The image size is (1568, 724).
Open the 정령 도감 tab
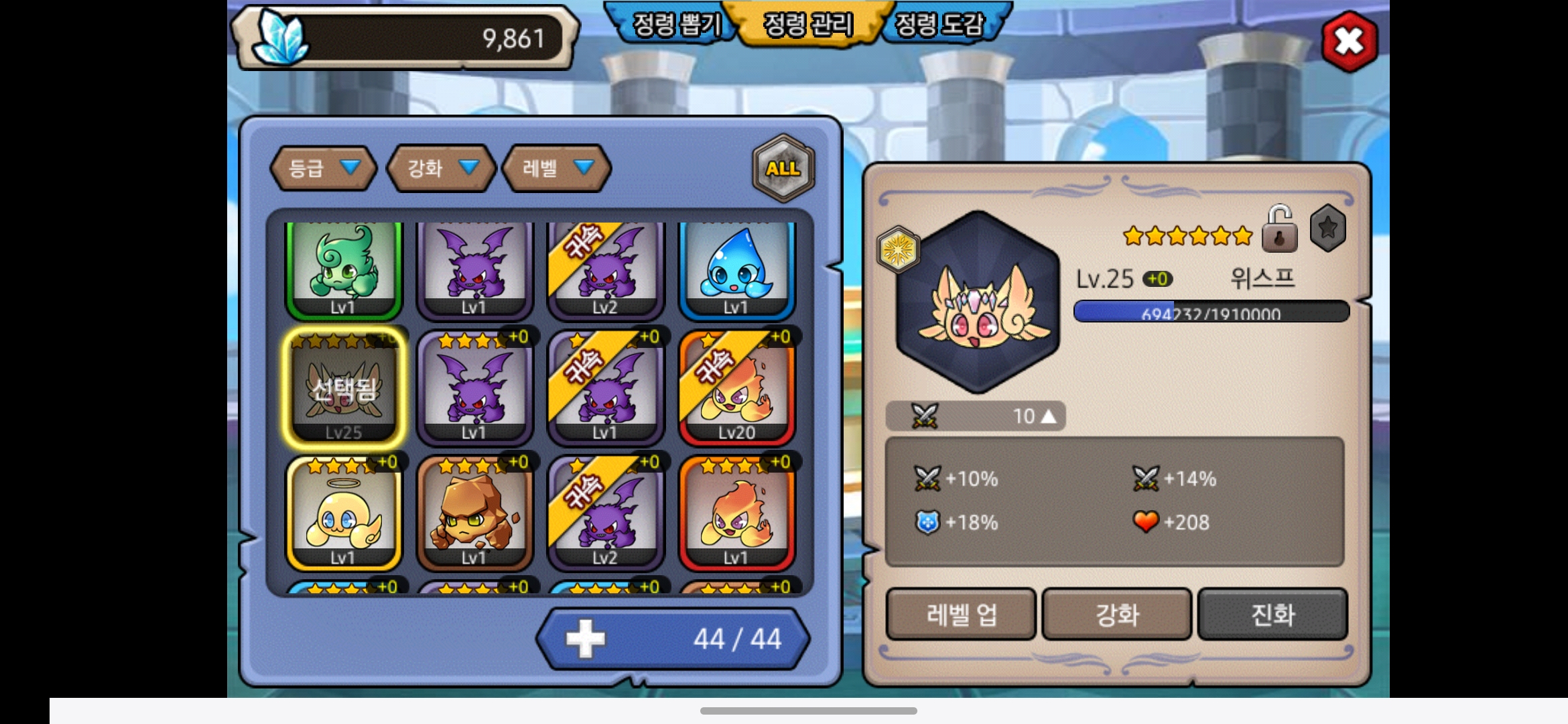click(939, 25)
